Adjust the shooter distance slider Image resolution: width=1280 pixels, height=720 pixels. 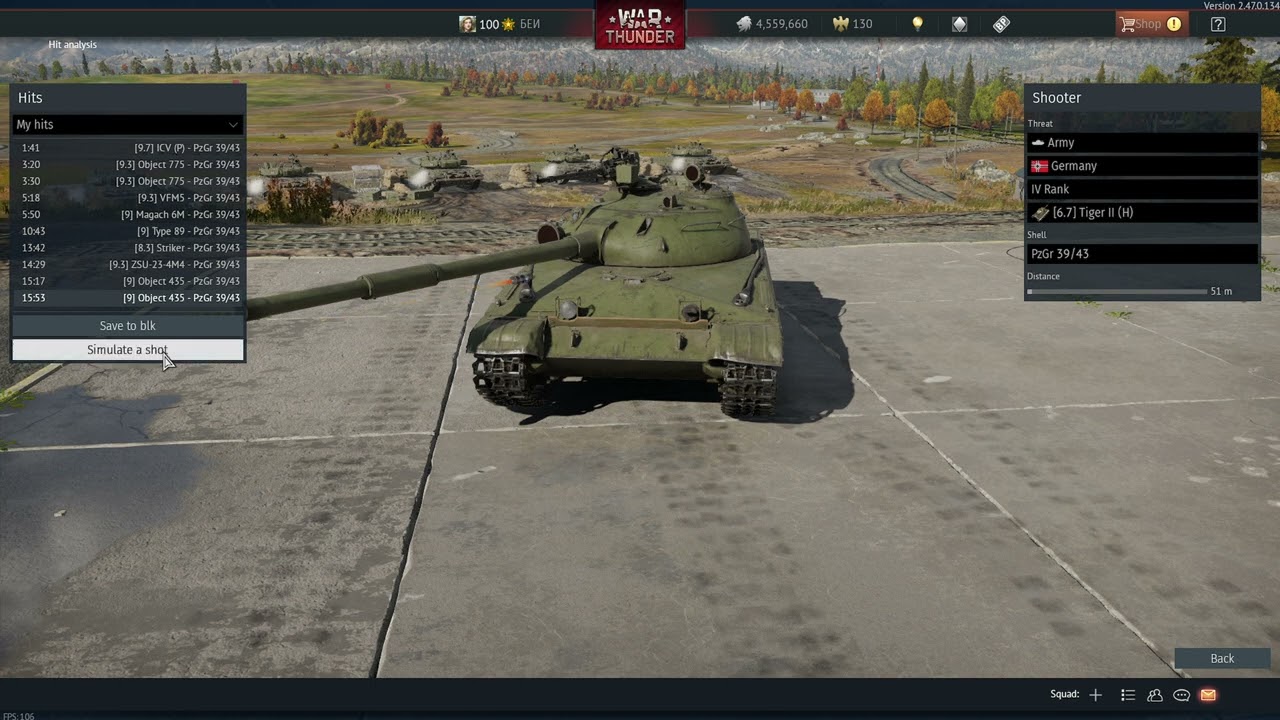point(1116,292)
